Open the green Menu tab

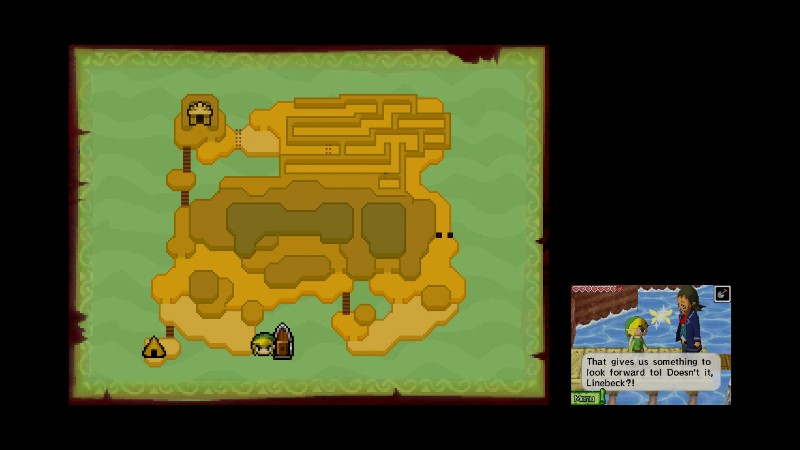(x=585, y=398)
